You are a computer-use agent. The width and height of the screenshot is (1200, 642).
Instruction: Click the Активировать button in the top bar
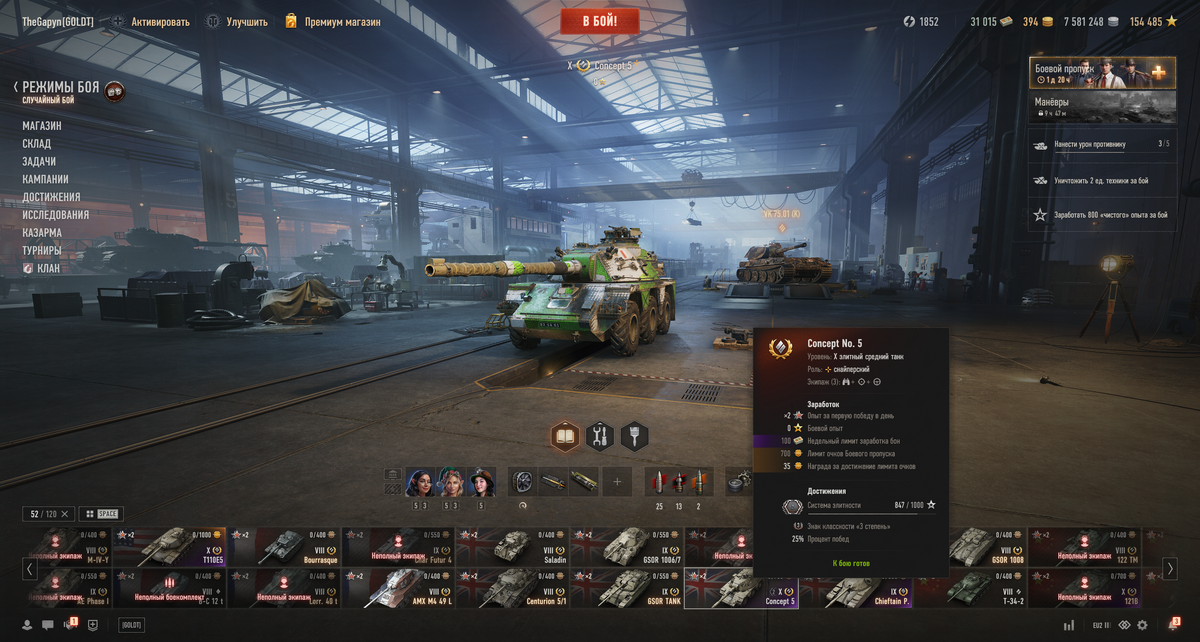click(x=150, y=21)
